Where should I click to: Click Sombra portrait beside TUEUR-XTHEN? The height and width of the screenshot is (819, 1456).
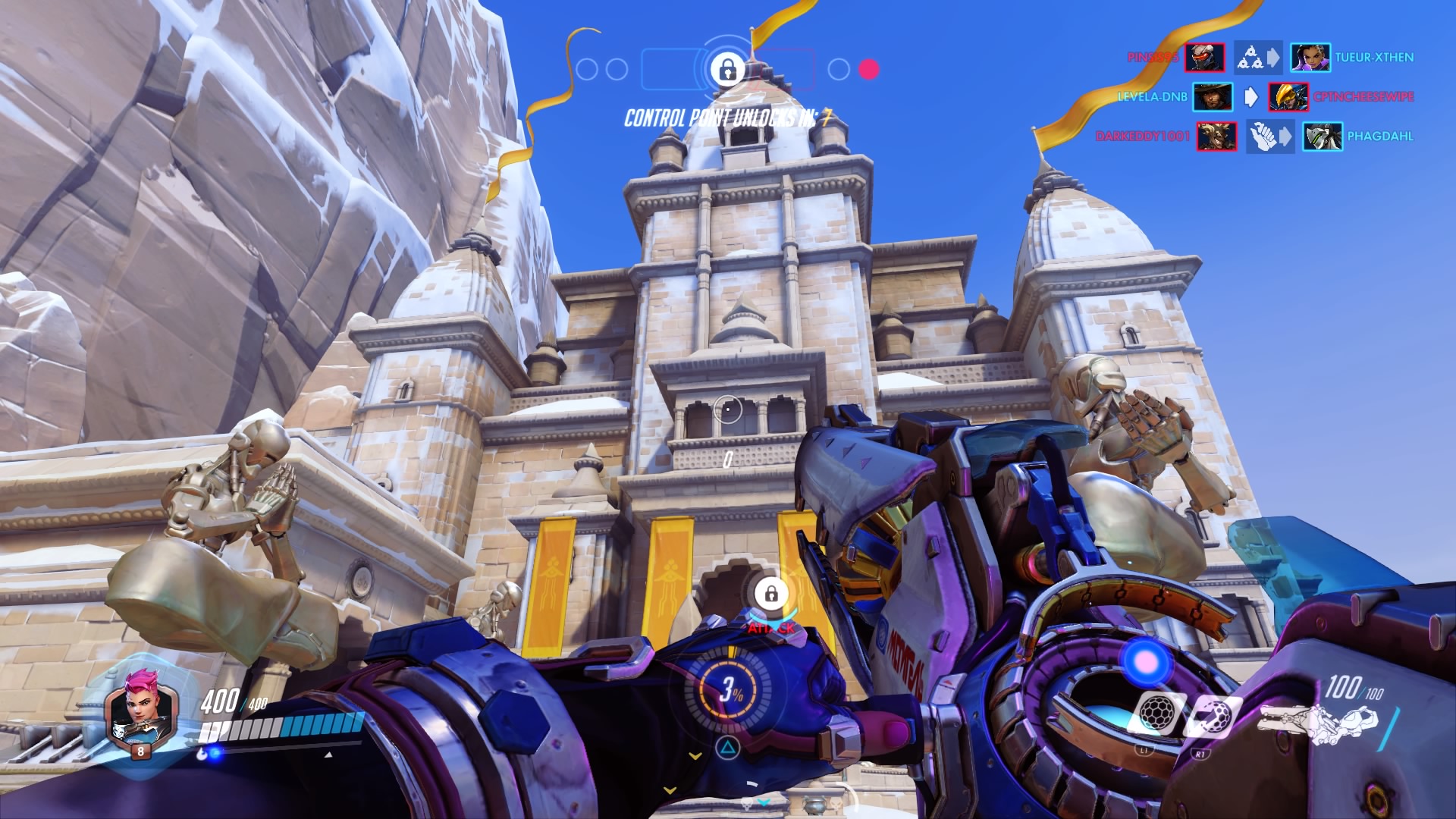[1310, 58]
